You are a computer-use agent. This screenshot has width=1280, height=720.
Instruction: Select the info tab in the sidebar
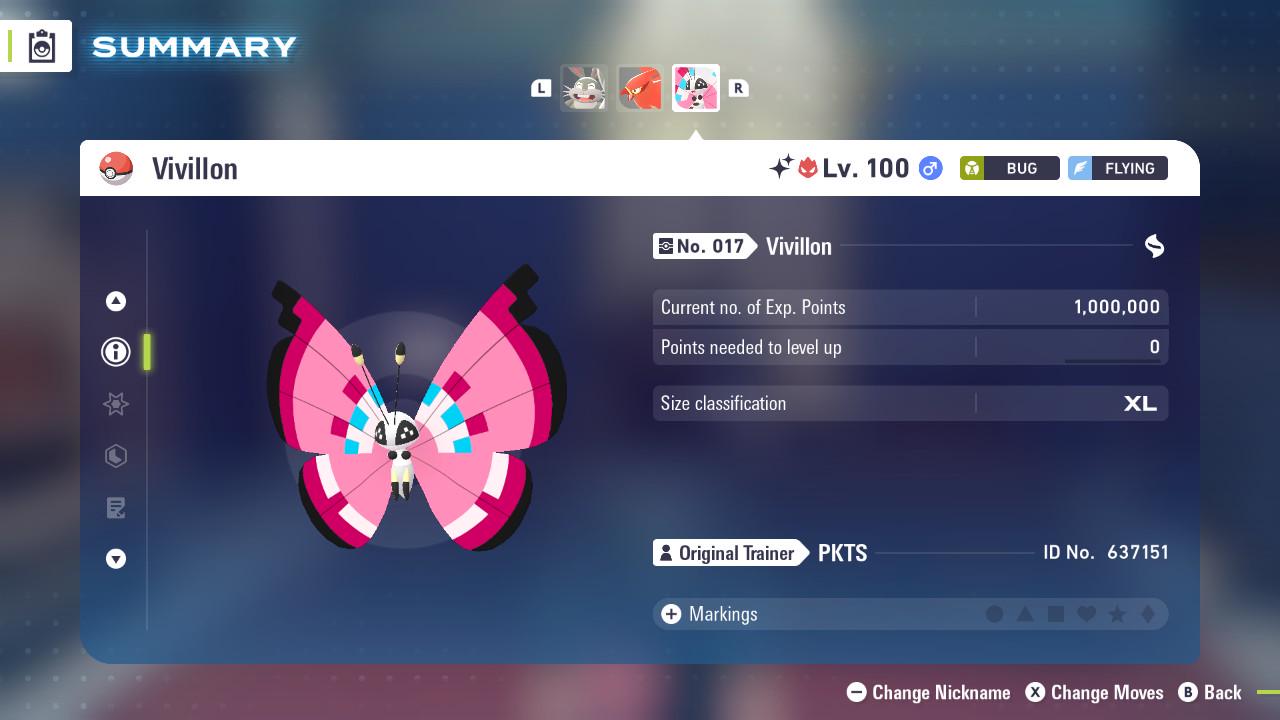pyautogui.click(x=116, y=352)
